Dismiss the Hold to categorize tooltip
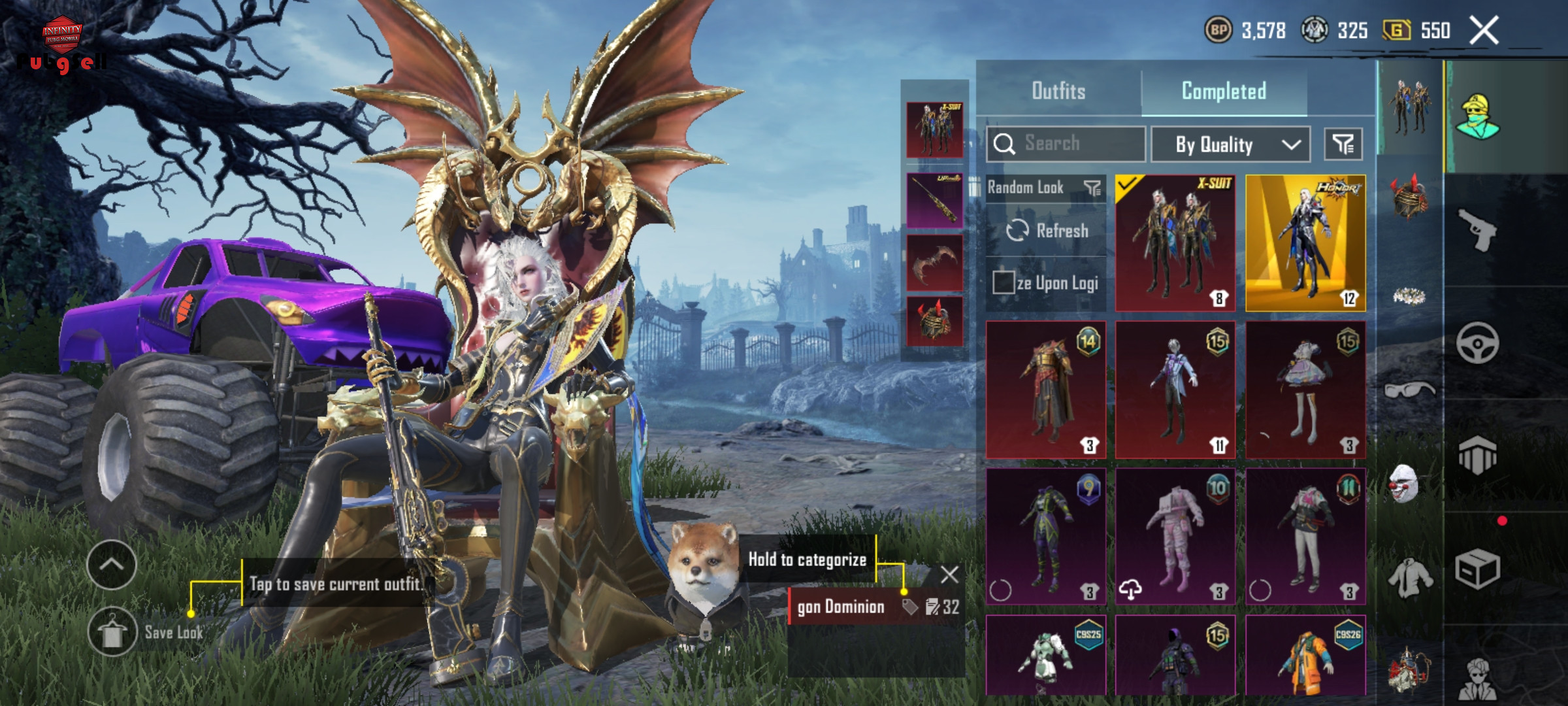The width and height of the screenshot is (1568, 706). (x=949, y=575)
